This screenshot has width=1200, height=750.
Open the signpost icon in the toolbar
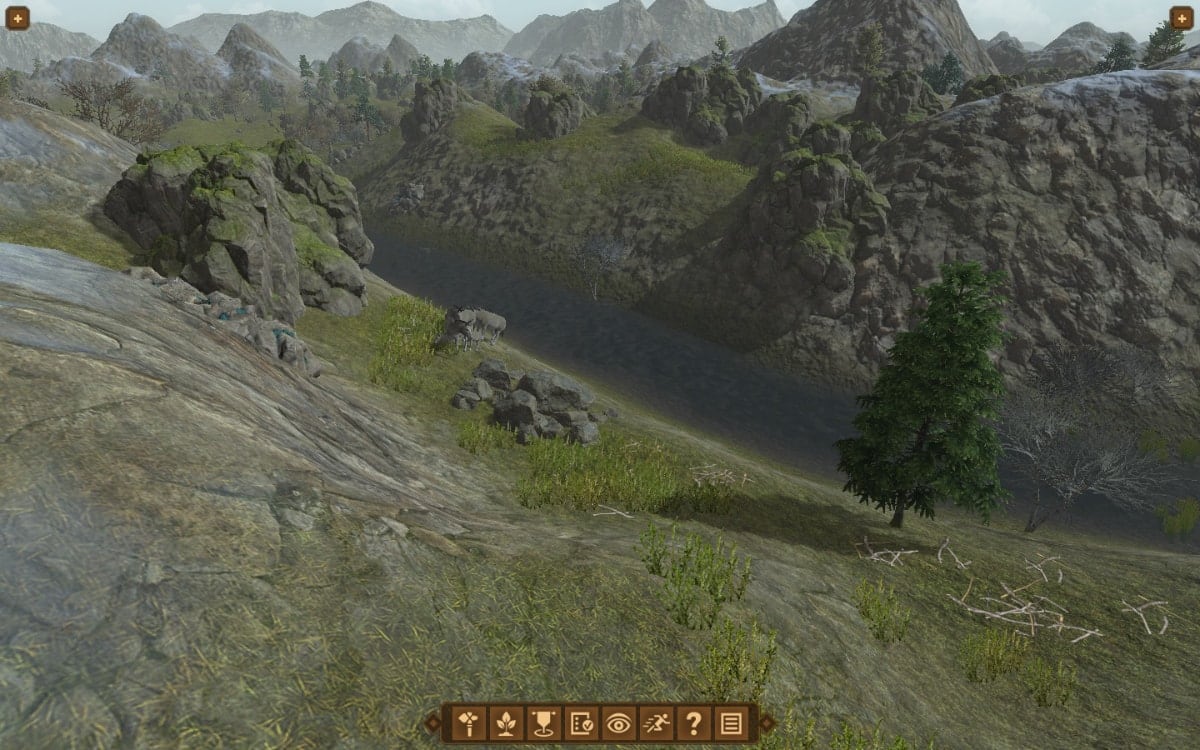(469, 722)
